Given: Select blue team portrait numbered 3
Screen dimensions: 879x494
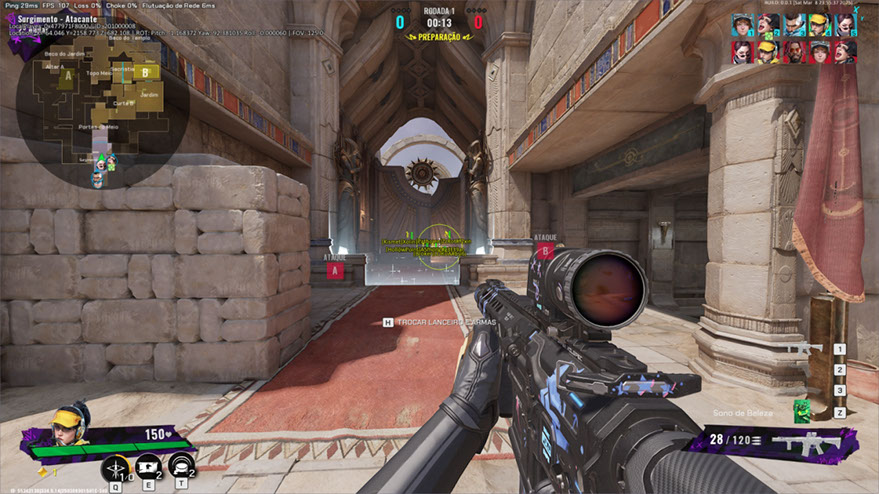Looking at the screenshot, I should tap(794, 25).
